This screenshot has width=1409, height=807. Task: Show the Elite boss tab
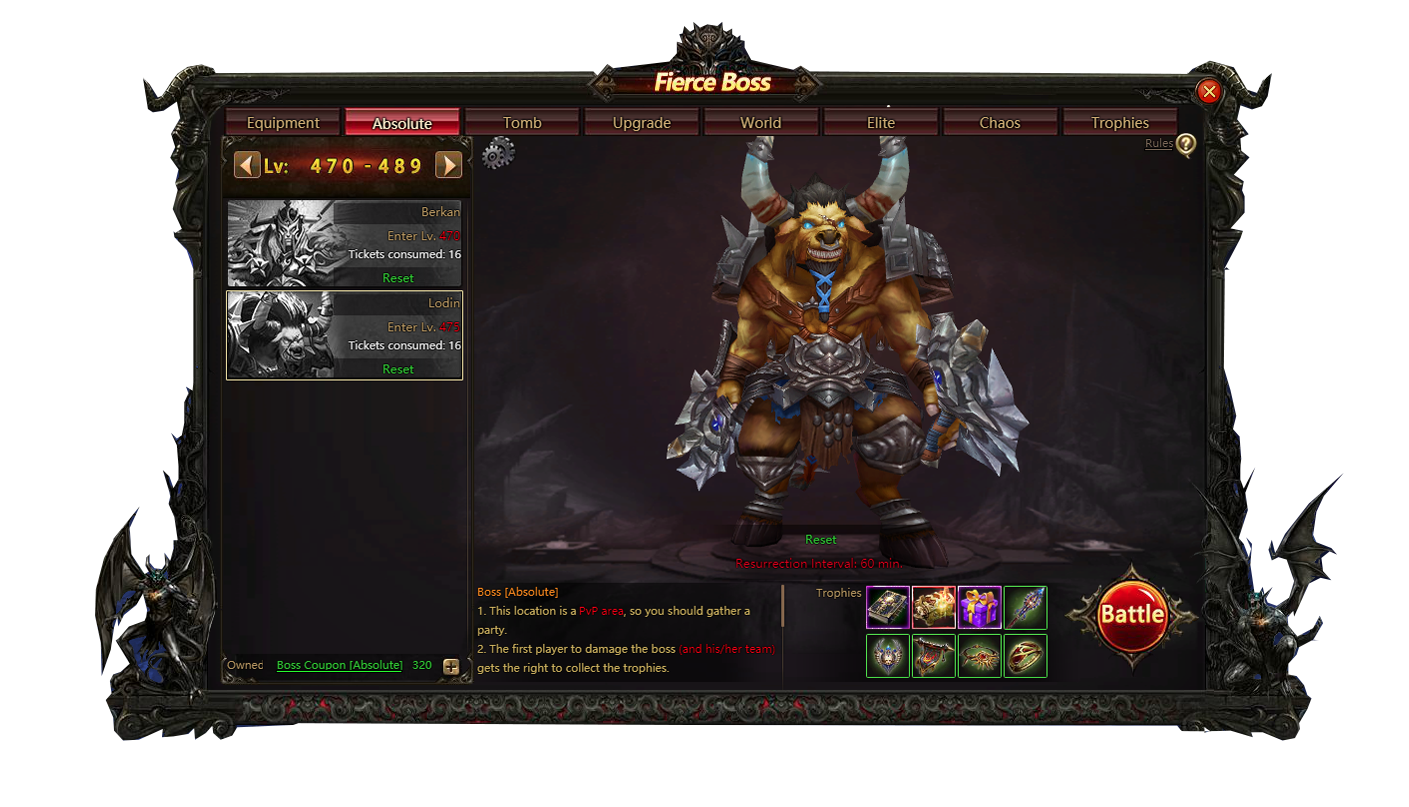(x=881, y=123)
